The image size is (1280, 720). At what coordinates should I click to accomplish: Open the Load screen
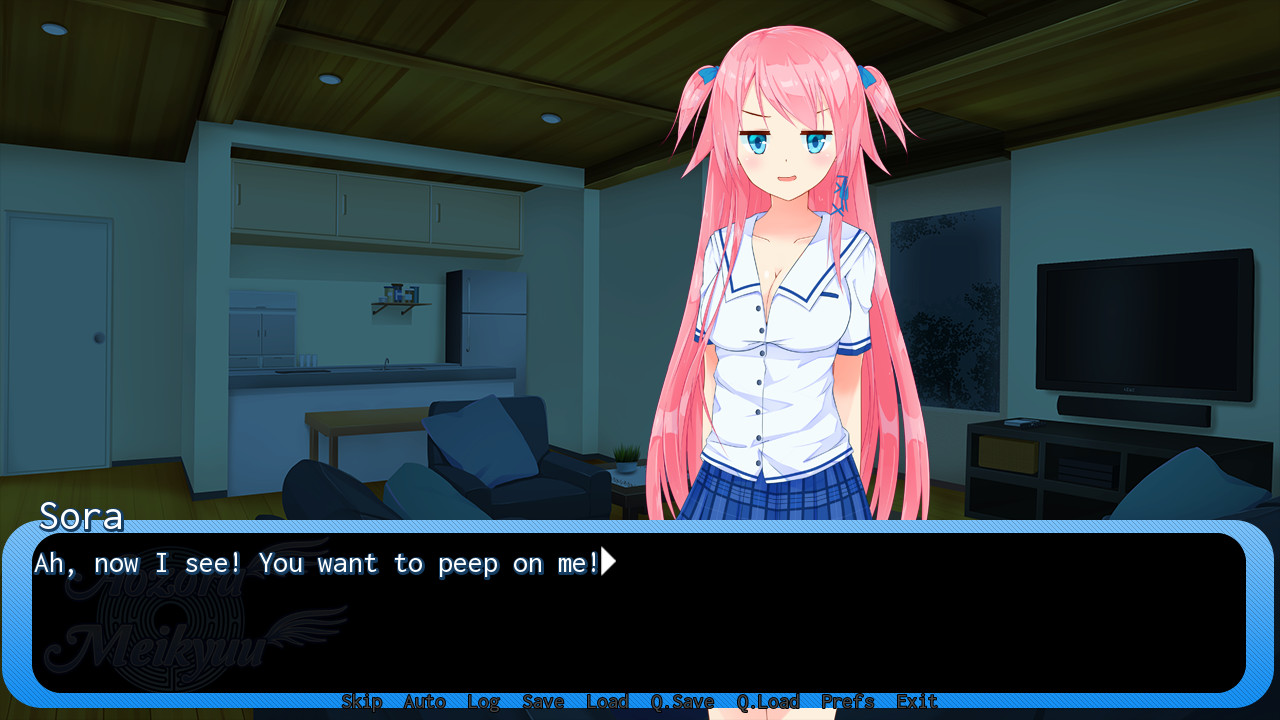(x=606, y=701)
